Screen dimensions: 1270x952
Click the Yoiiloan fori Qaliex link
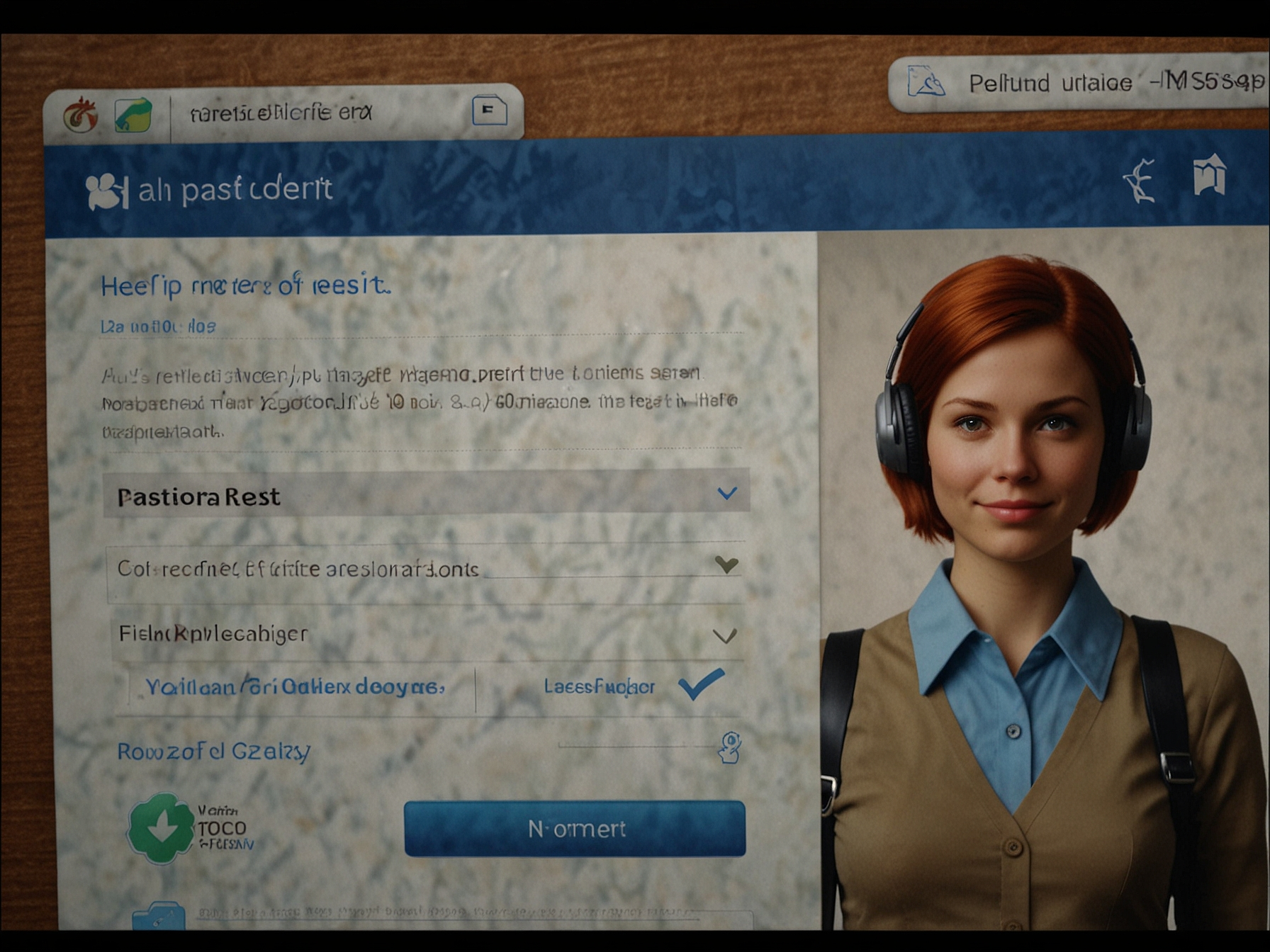[x=295, y=686]
